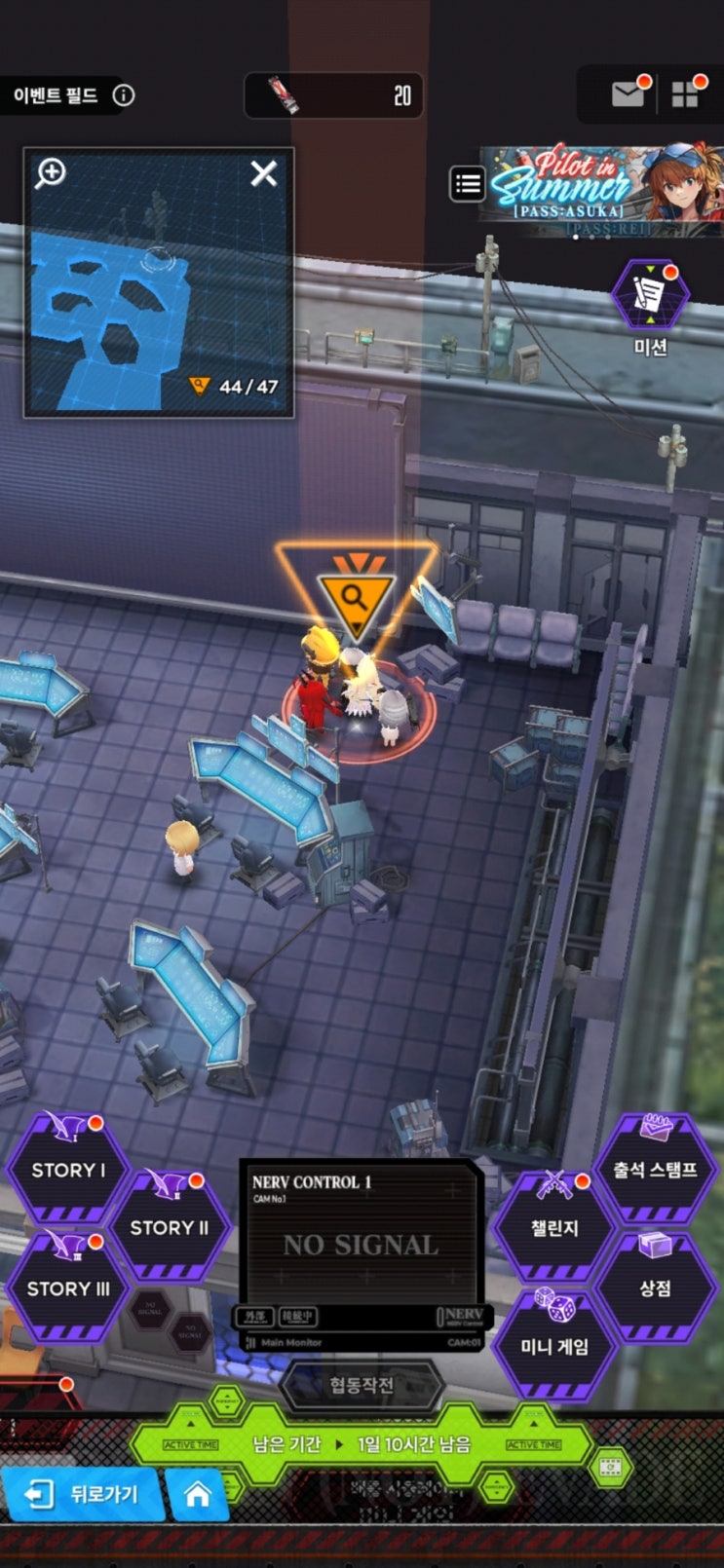The width and height of the screenshot is (724, 1568).
Task: Visit the 상점 shop hexagon
Action: click(655, 1288)
